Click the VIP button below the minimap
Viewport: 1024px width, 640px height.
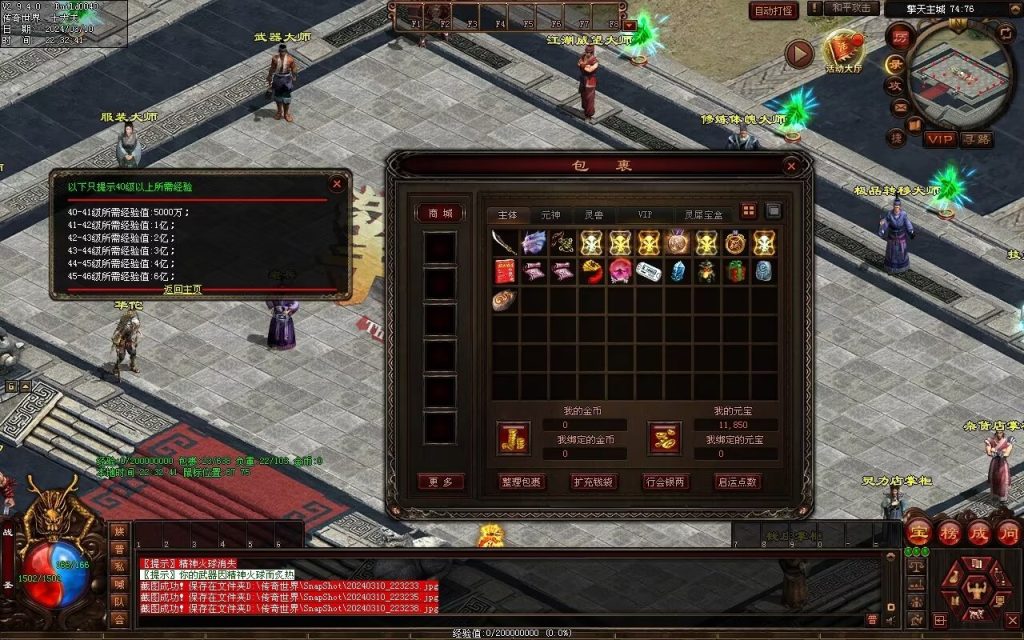939,139
